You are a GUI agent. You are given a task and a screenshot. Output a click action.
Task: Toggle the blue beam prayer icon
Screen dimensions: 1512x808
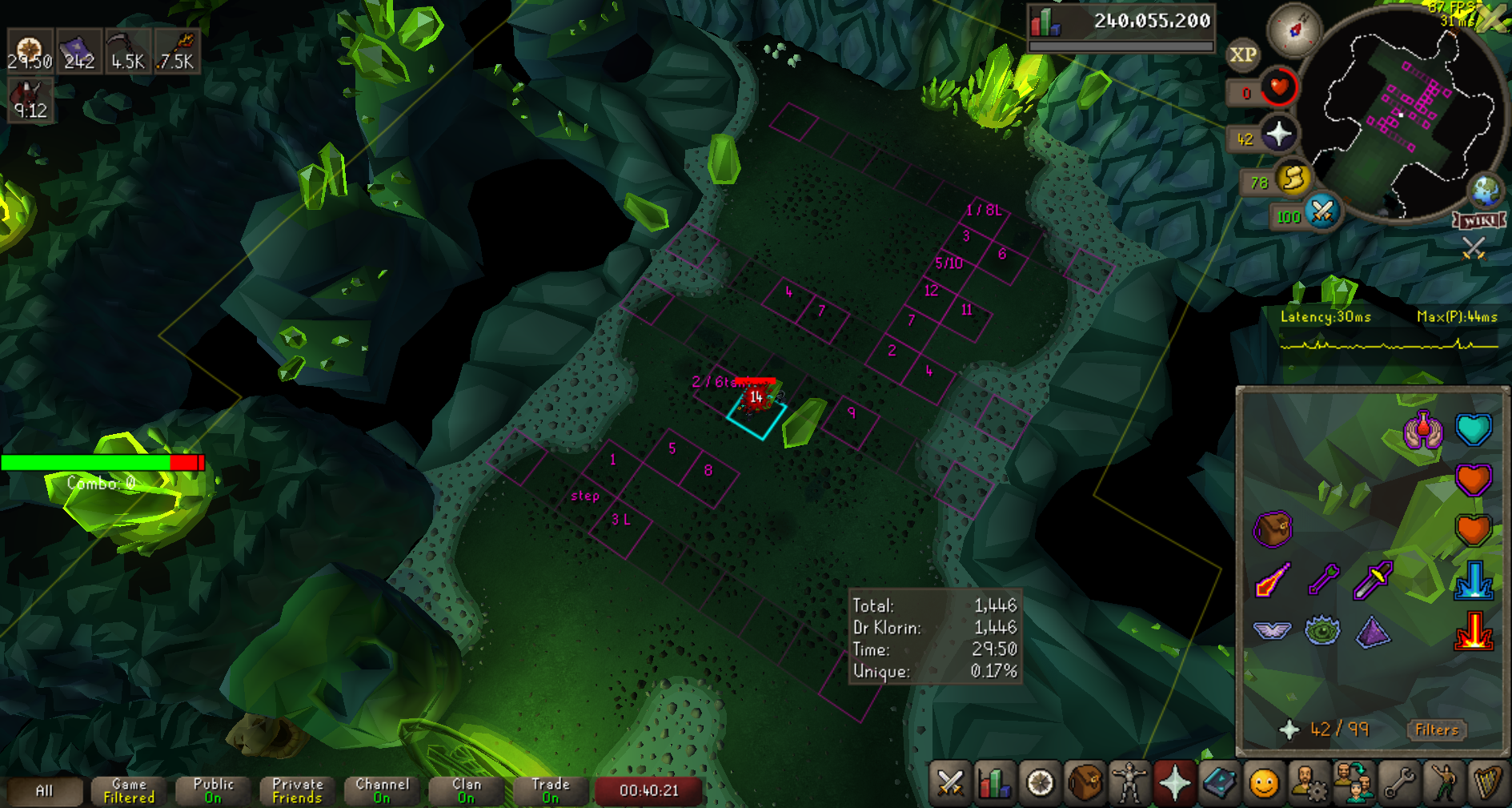1474,580
